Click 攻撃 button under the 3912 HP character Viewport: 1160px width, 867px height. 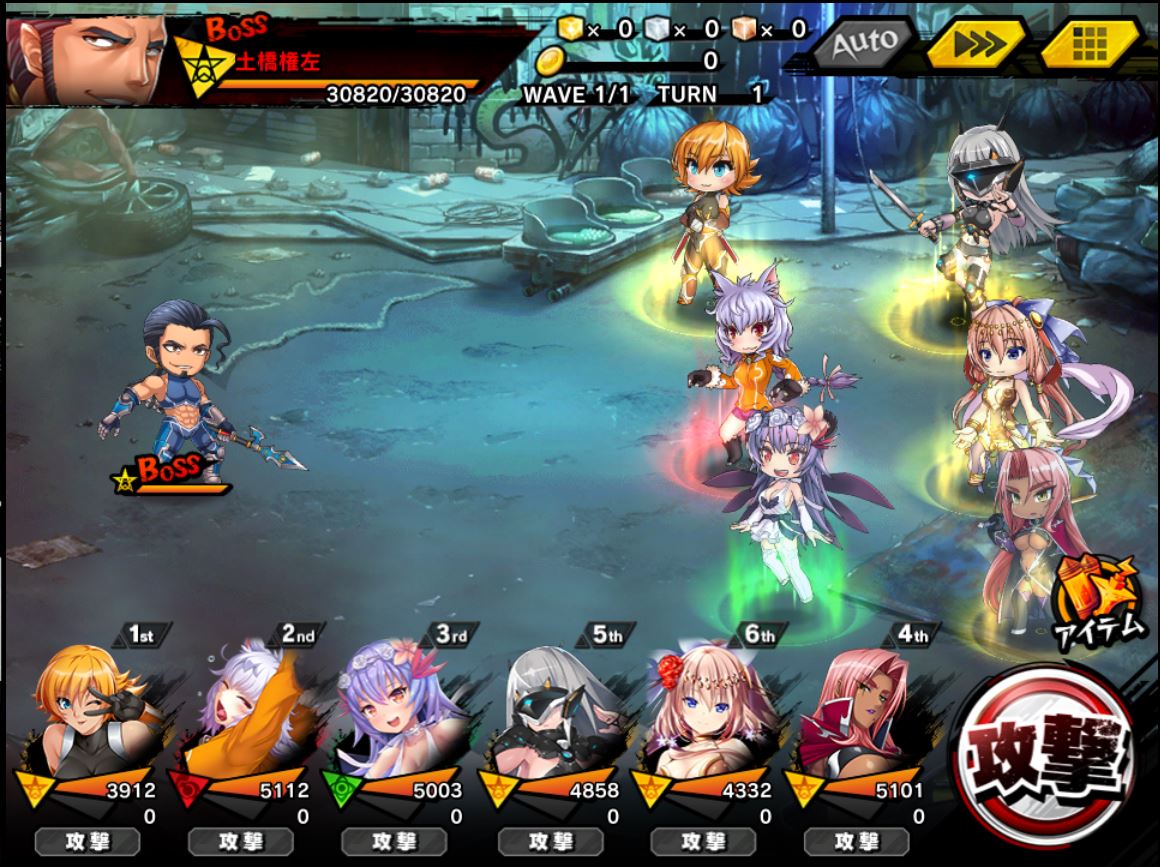tap(87, 842)
